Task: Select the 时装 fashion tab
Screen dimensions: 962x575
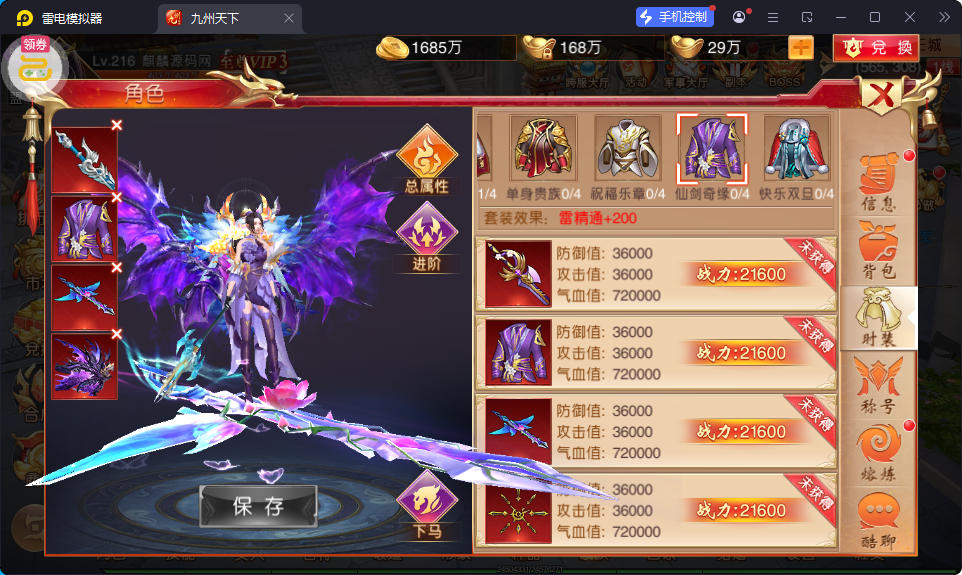Action: pos(878,317)
